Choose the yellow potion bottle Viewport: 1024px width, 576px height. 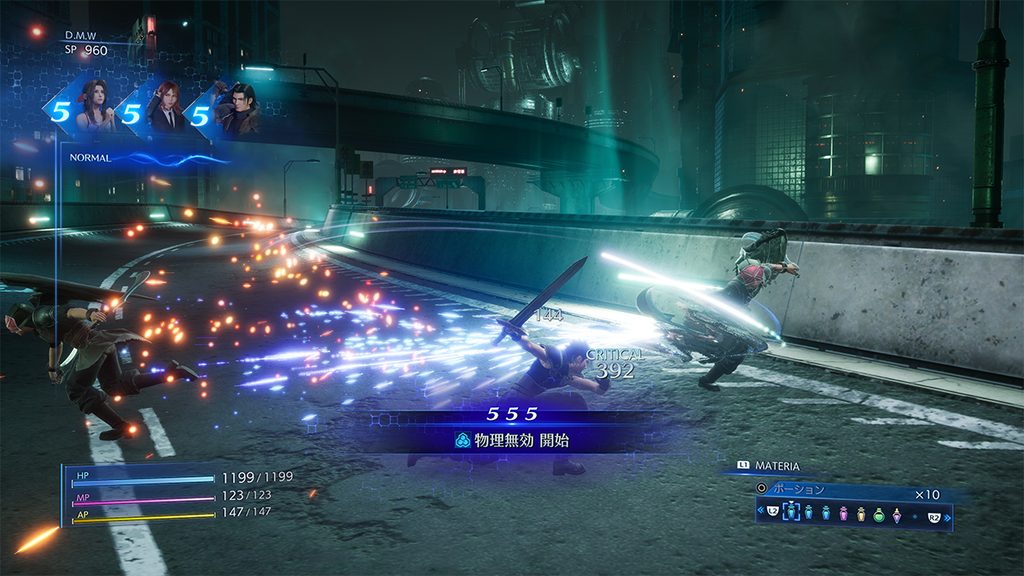pos(859,512)
